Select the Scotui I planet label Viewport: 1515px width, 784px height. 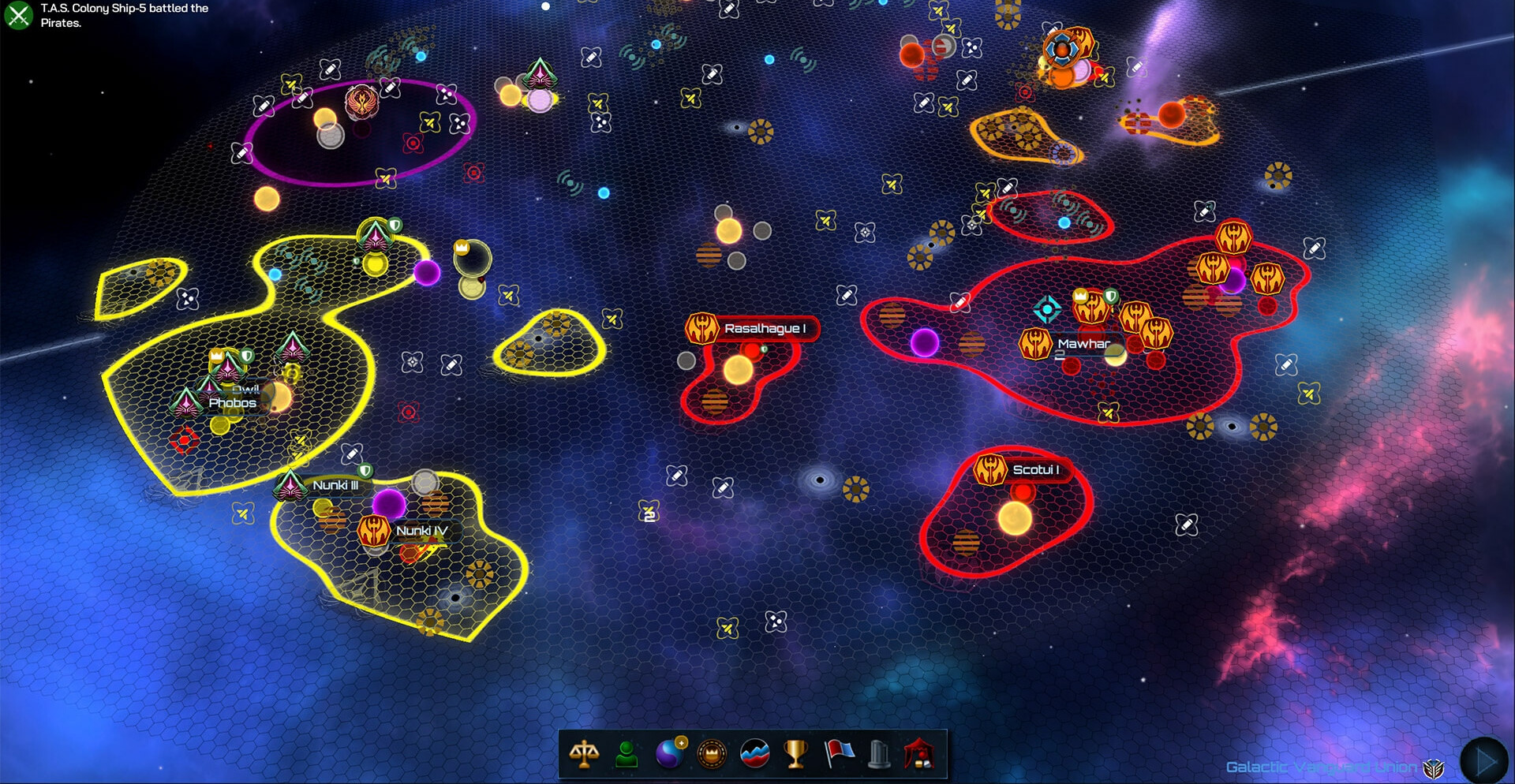point(1034,469)
